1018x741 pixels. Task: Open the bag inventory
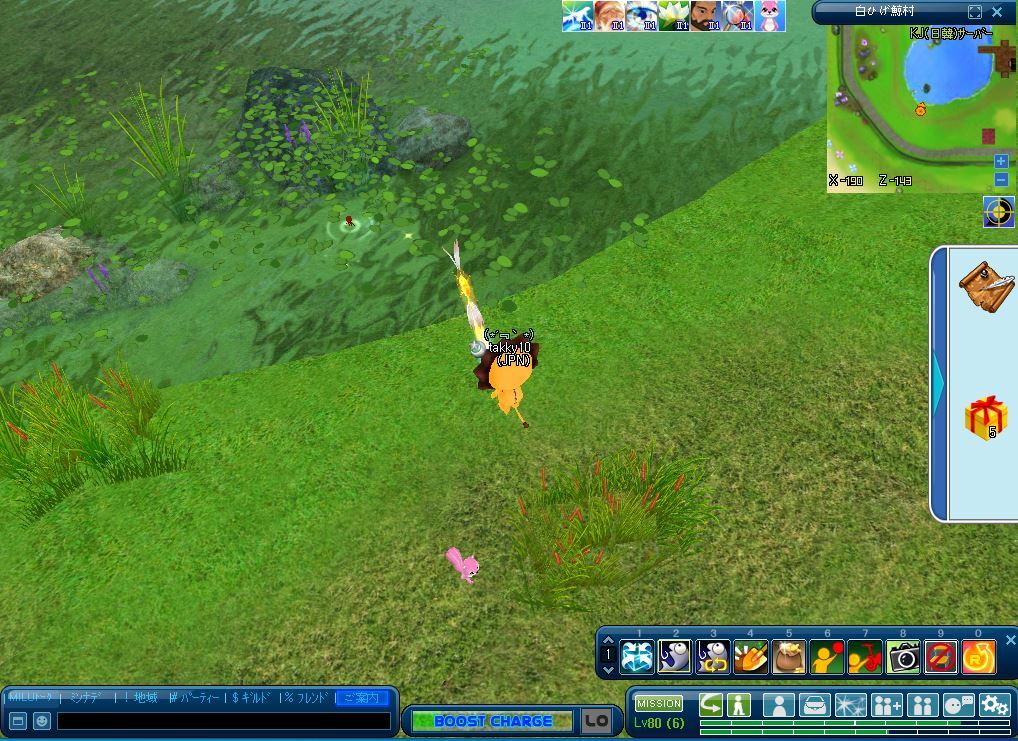pyautogui.click(x=815, y=705)
